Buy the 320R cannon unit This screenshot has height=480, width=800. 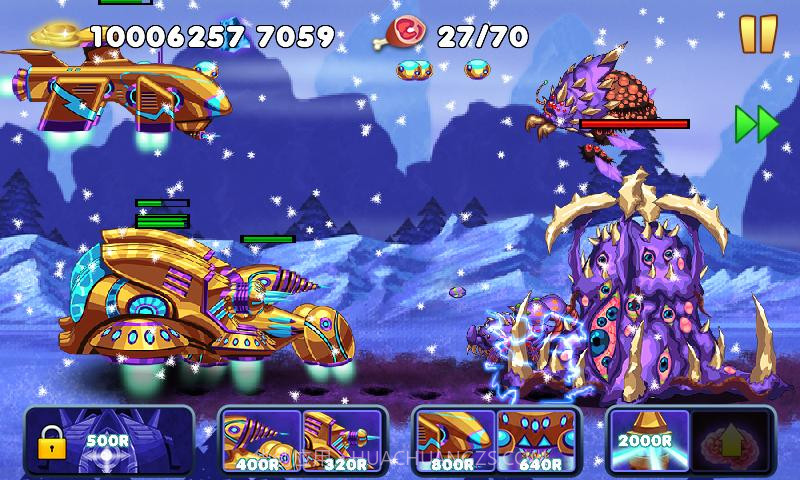pos(342,440)
